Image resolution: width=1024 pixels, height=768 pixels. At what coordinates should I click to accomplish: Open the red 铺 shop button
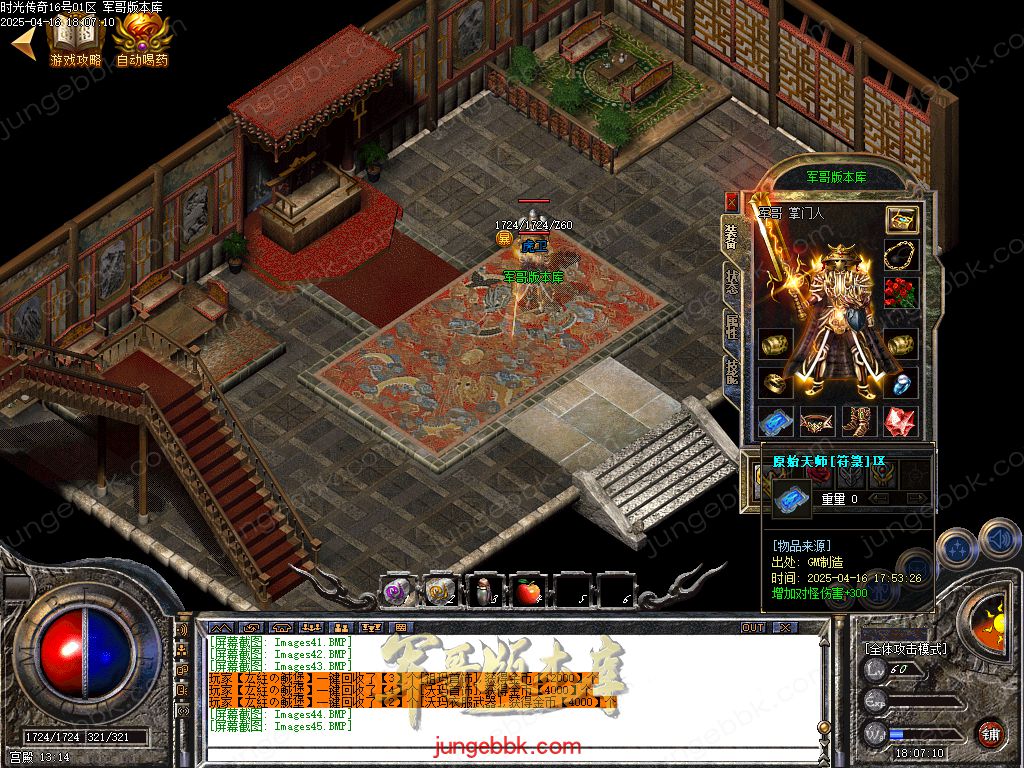coord(990,733)
